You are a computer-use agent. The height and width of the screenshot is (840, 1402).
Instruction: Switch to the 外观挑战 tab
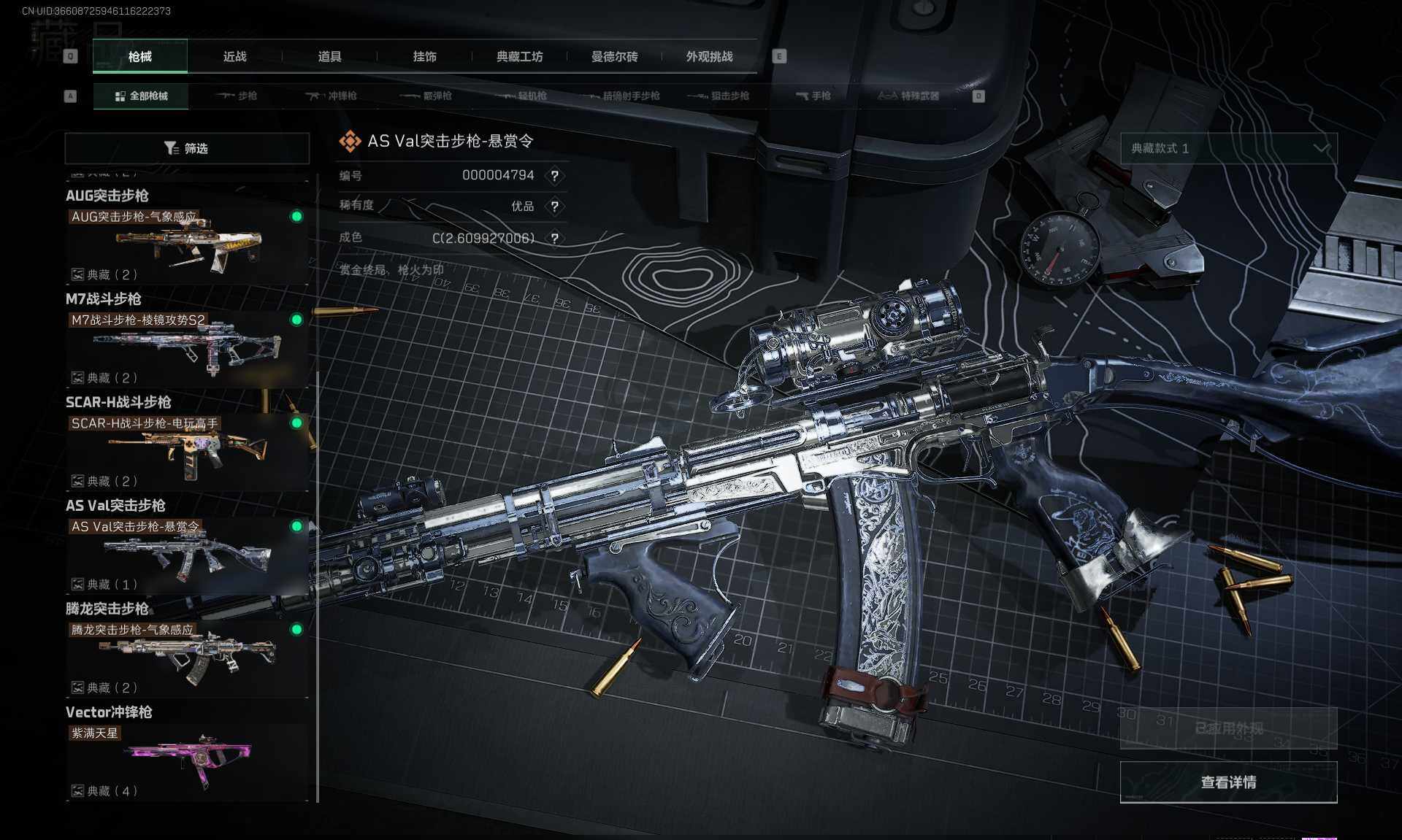tap(709, 57)
